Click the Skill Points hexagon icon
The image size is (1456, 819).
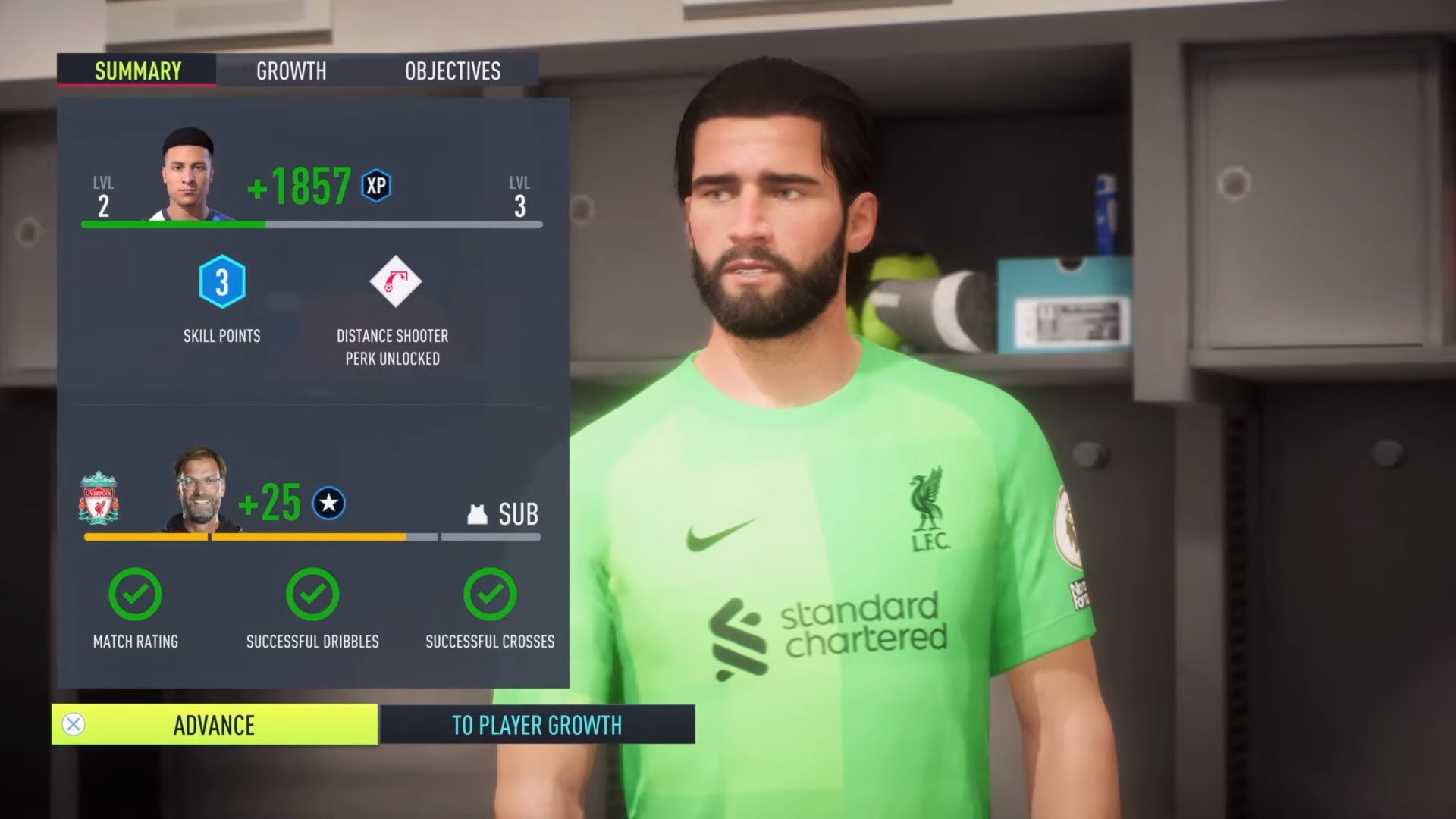[222, 283]
